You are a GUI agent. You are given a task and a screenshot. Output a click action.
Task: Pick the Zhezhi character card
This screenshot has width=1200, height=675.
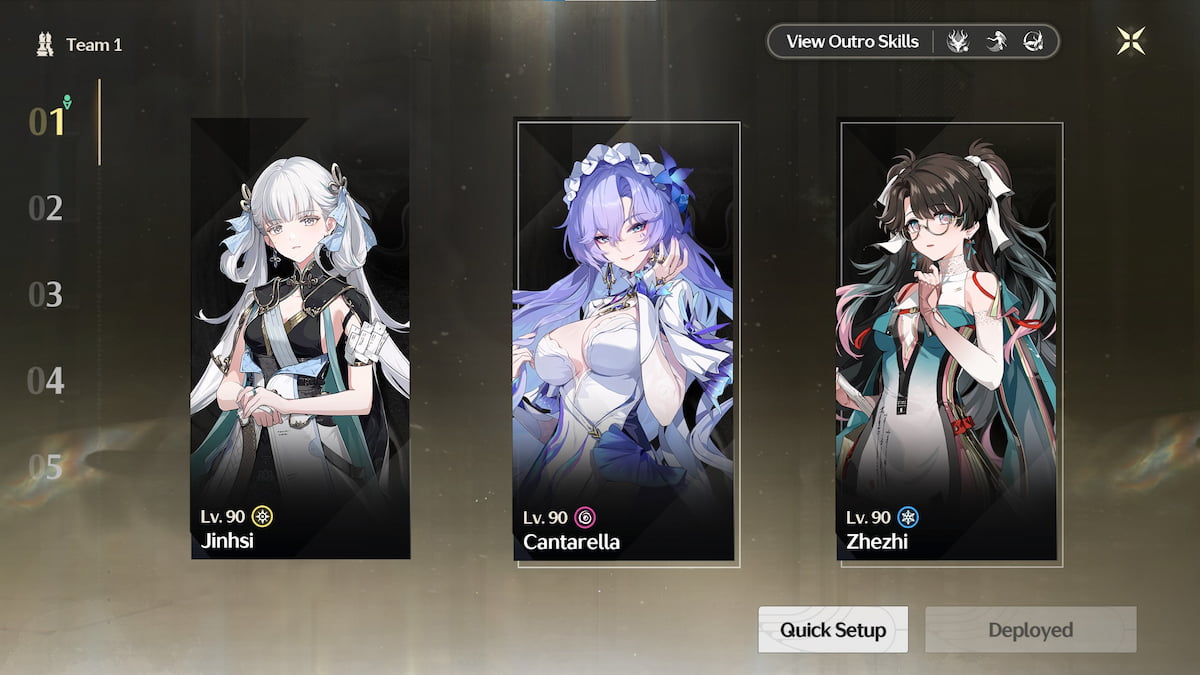[x=950, y=342]
